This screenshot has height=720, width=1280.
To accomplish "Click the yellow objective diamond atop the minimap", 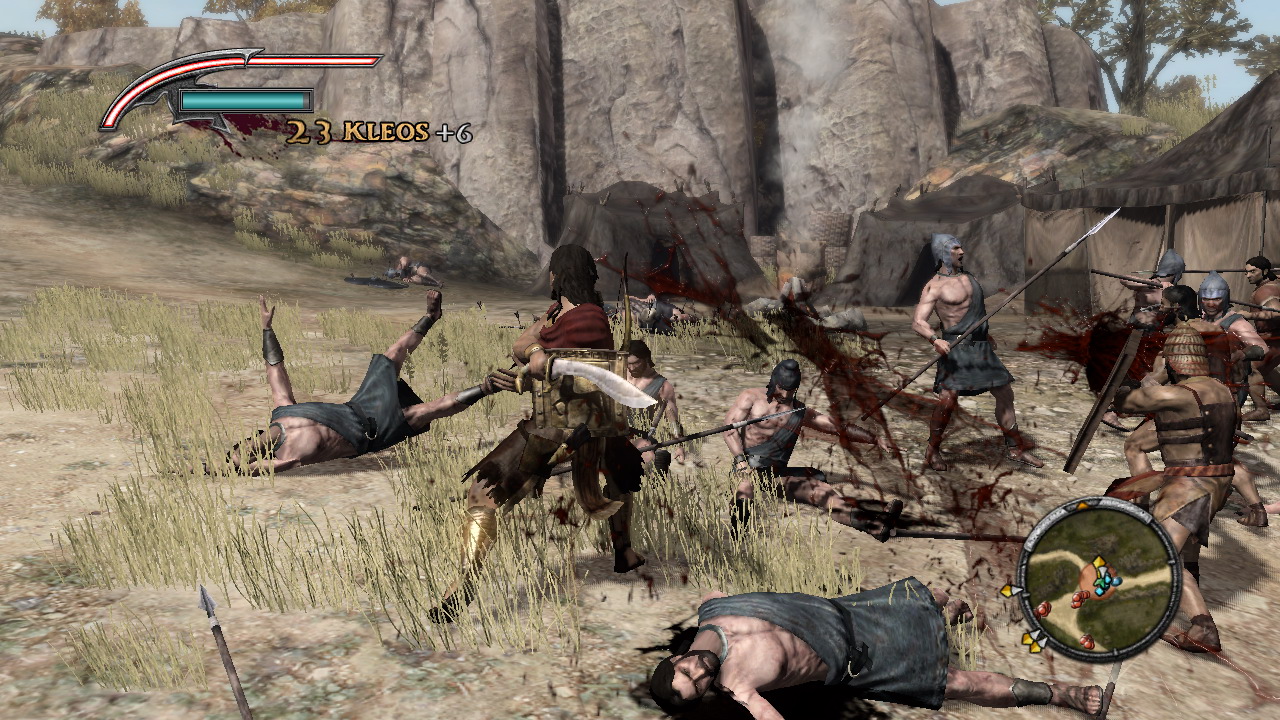I will pyautogui.click(x=1082, y=505).
